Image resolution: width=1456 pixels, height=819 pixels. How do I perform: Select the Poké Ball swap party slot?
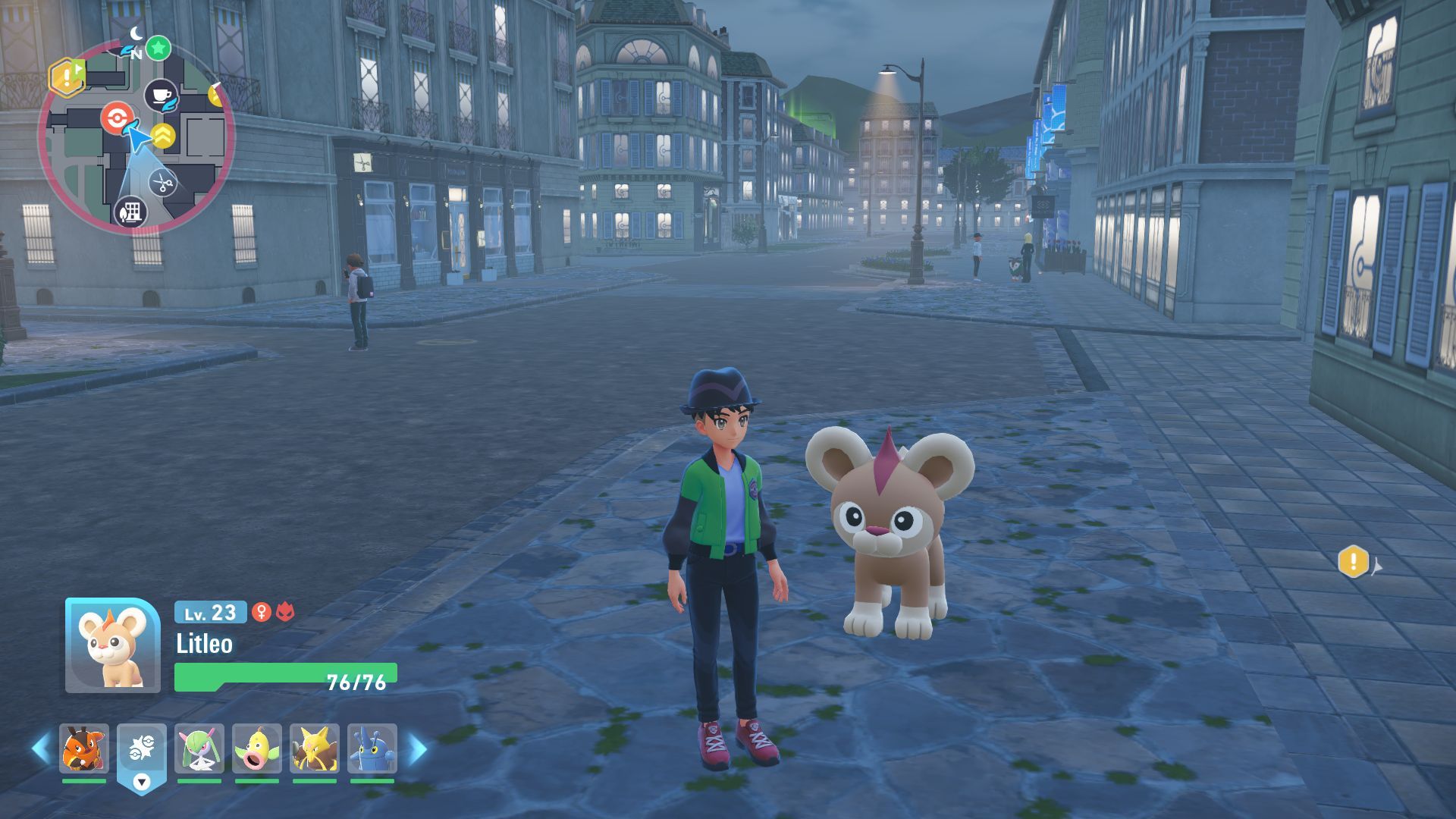pos(142,748)
